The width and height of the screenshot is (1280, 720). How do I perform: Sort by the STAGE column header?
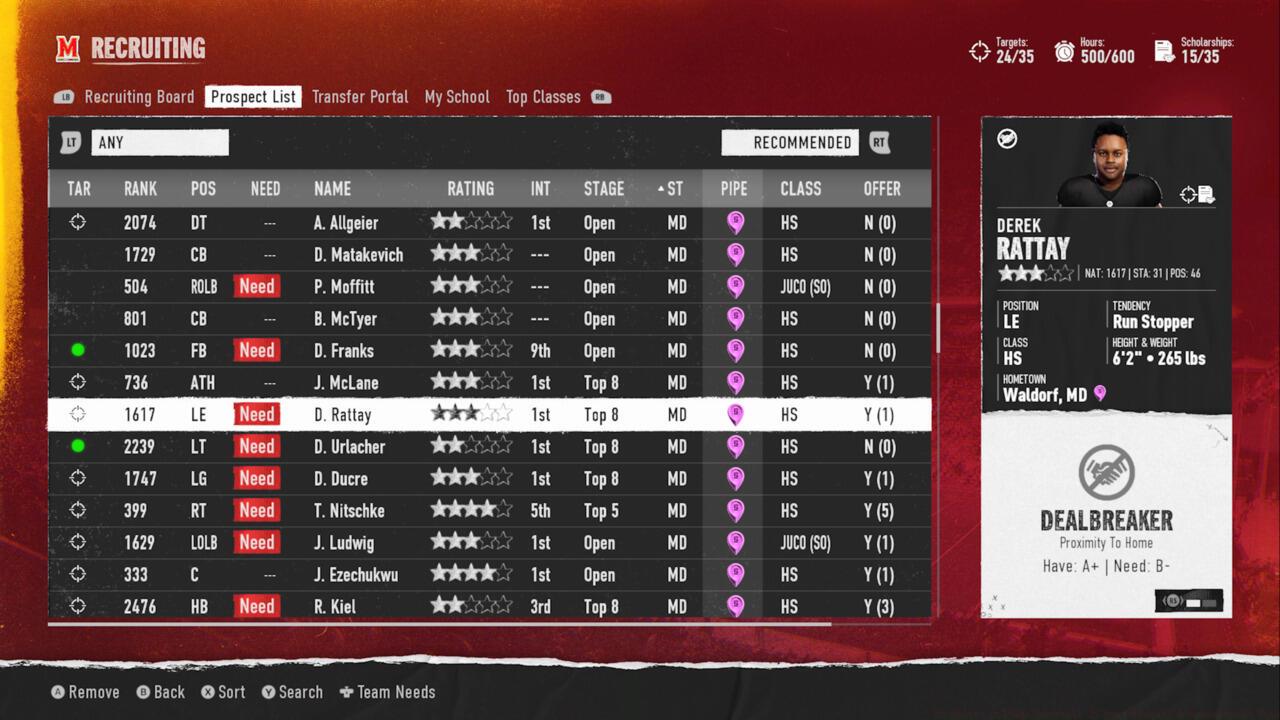point(603,189)
